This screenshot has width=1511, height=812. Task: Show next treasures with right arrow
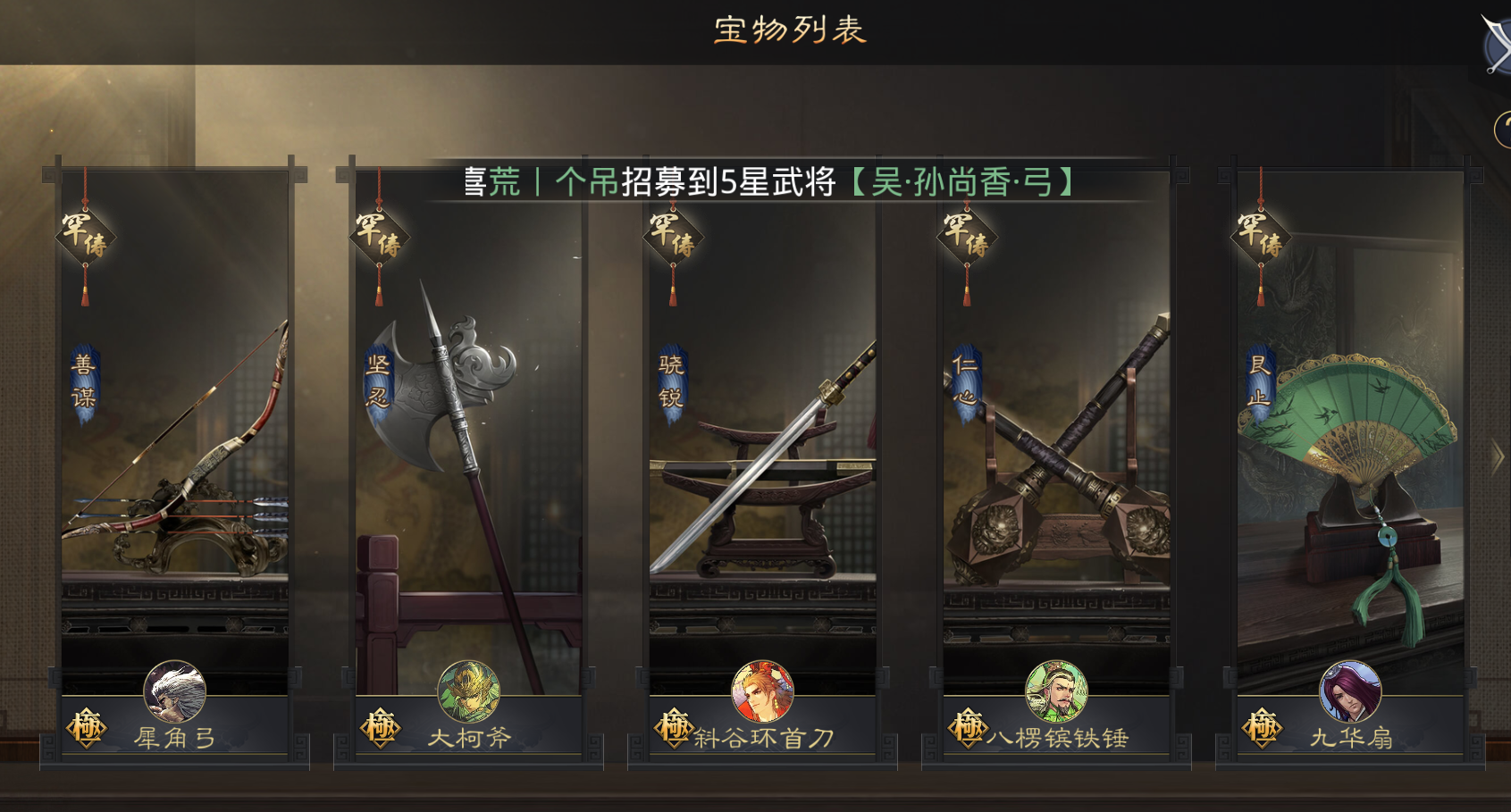[1498, 458]
